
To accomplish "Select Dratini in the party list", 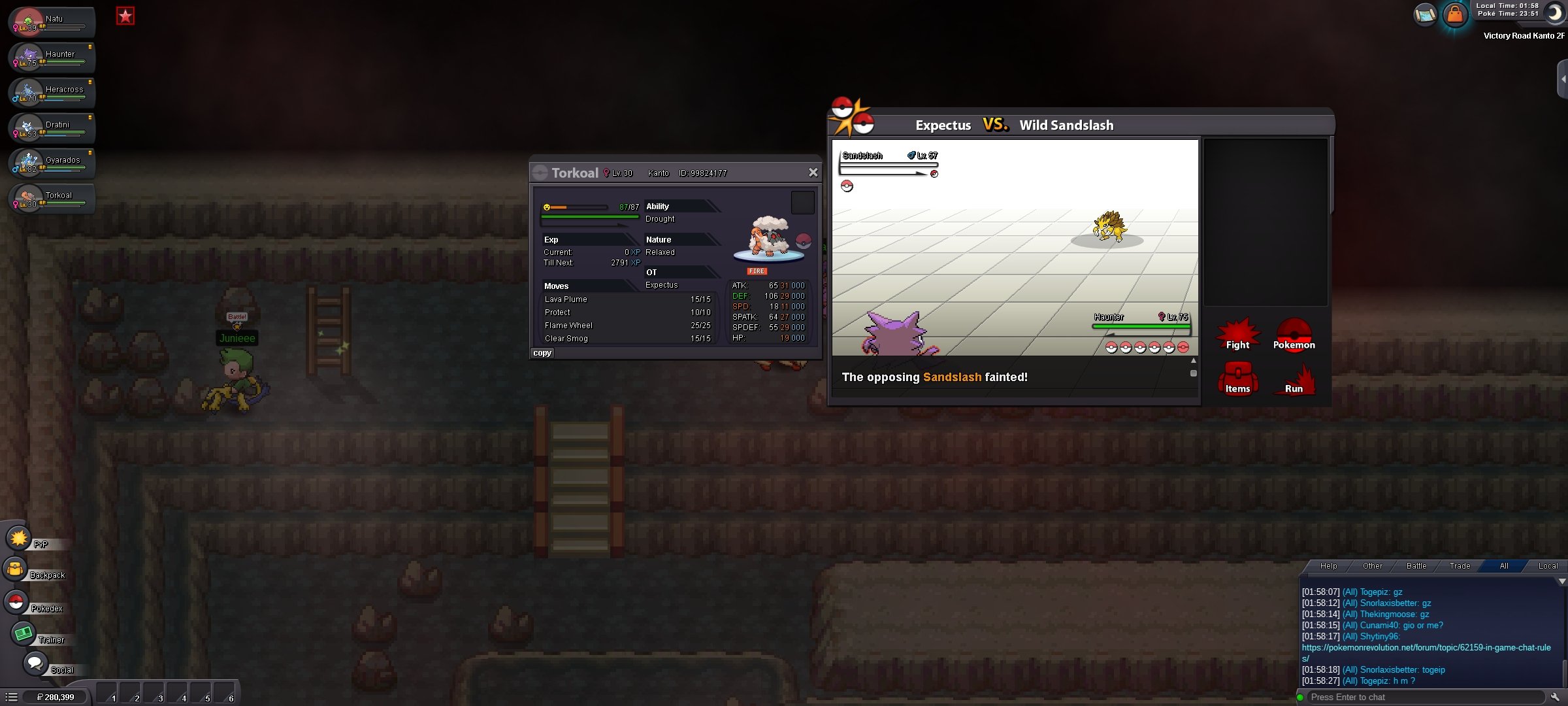I will [52, 127].
